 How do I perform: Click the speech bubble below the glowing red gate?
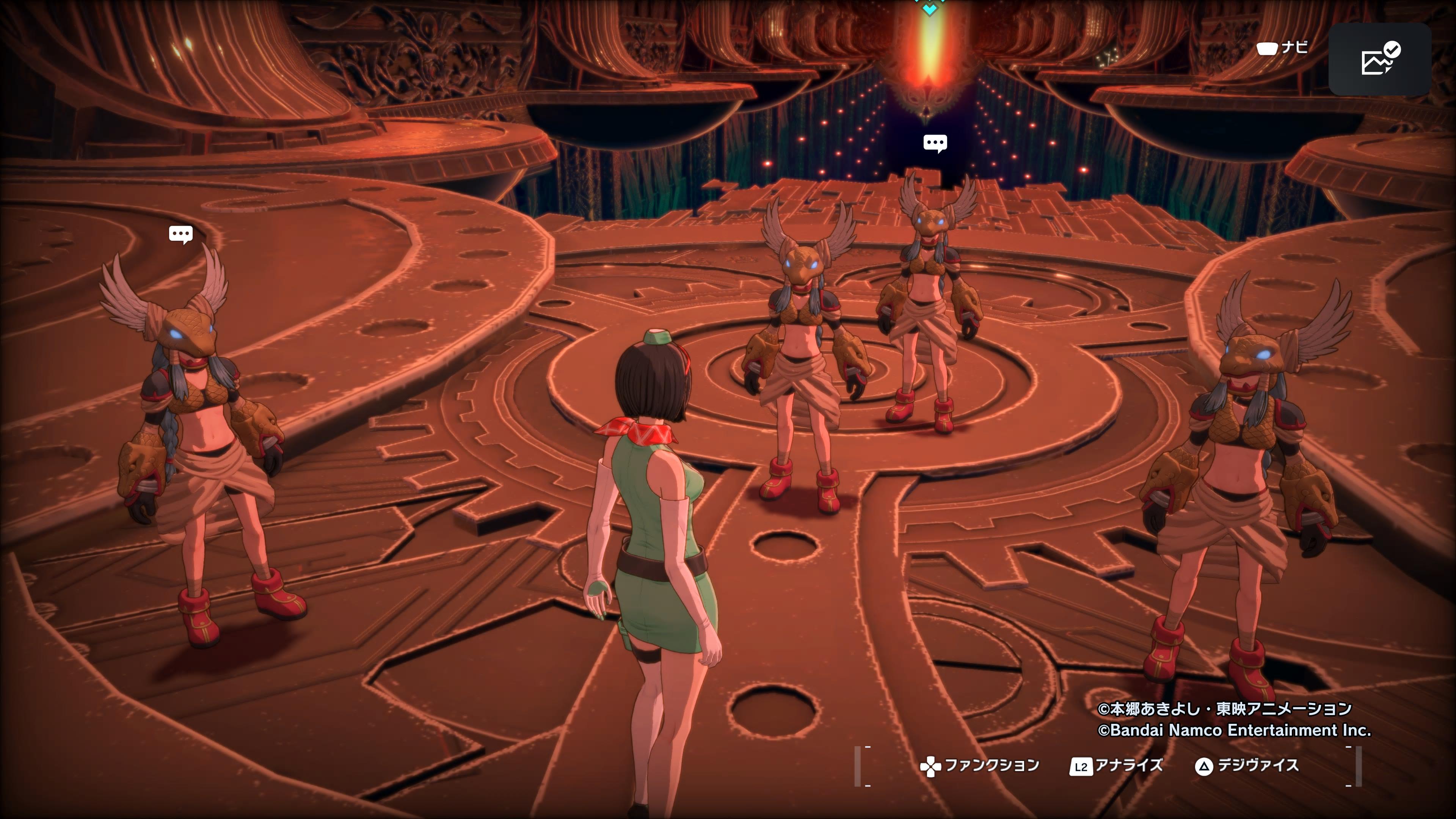935,143
